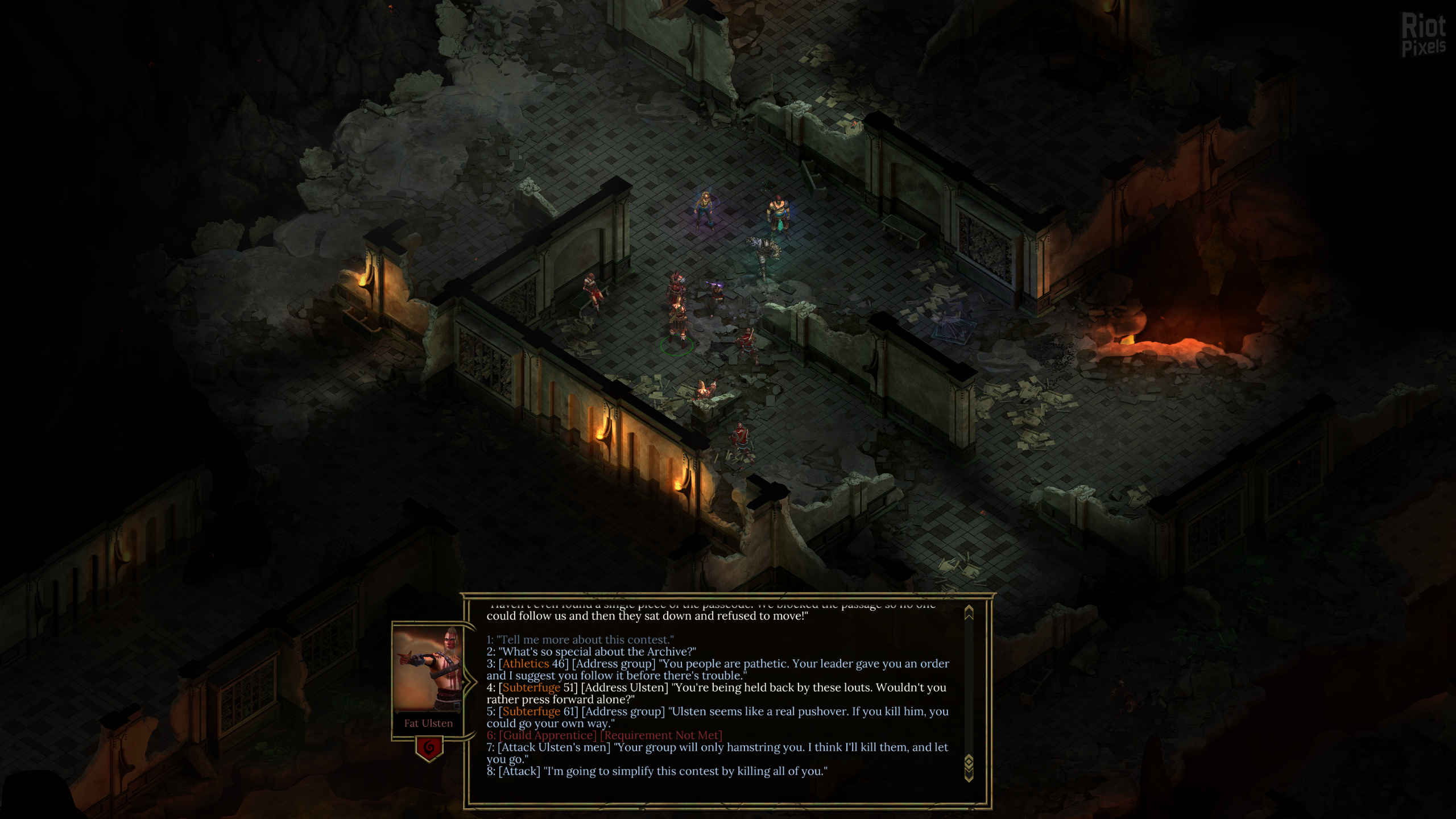
Task: Click the red faction emblem under portrait
Action: point(429,747)
